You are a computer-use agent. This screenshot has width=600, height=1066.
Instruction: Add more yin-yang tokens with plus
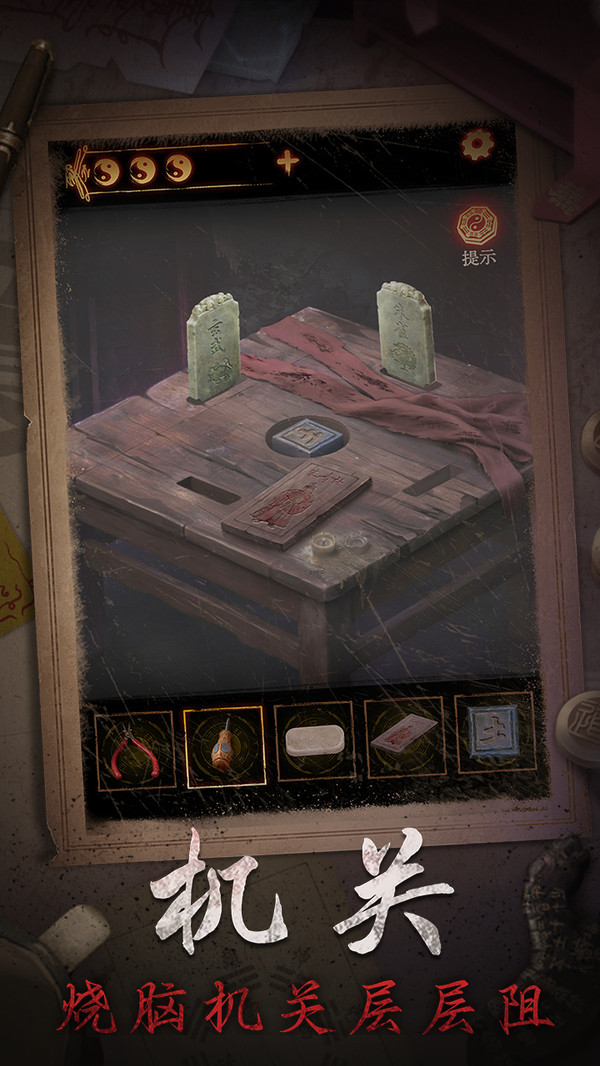288,163
